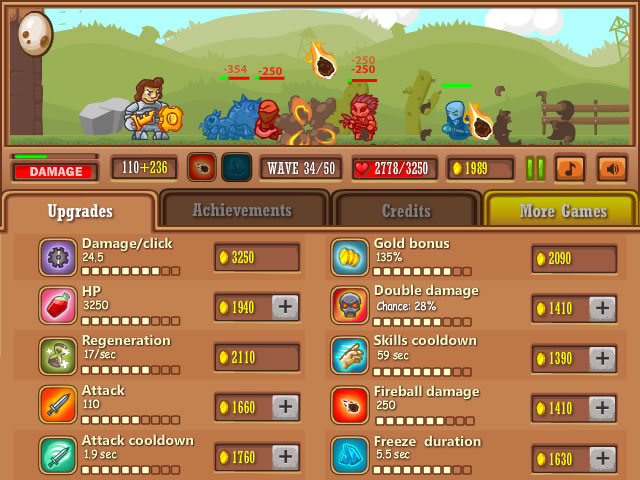This screenshot has width=640, height=480.
Task: Open the More Games tab
Action: tap(562, 211)
